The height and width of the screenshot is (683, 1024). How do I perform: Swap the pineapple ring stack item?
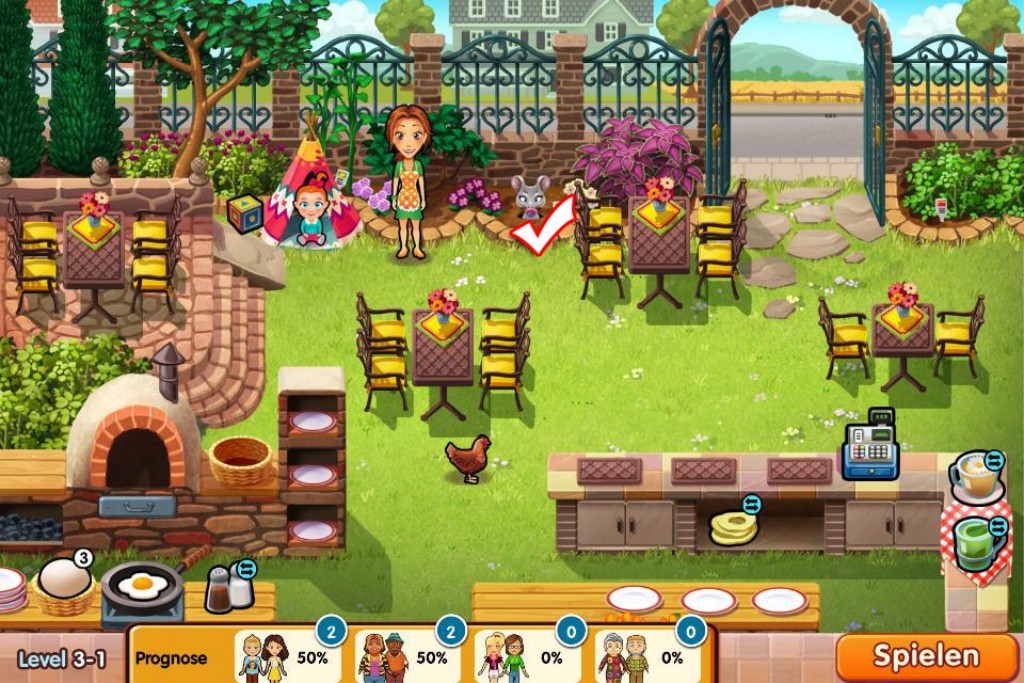(x=751, y=505)
